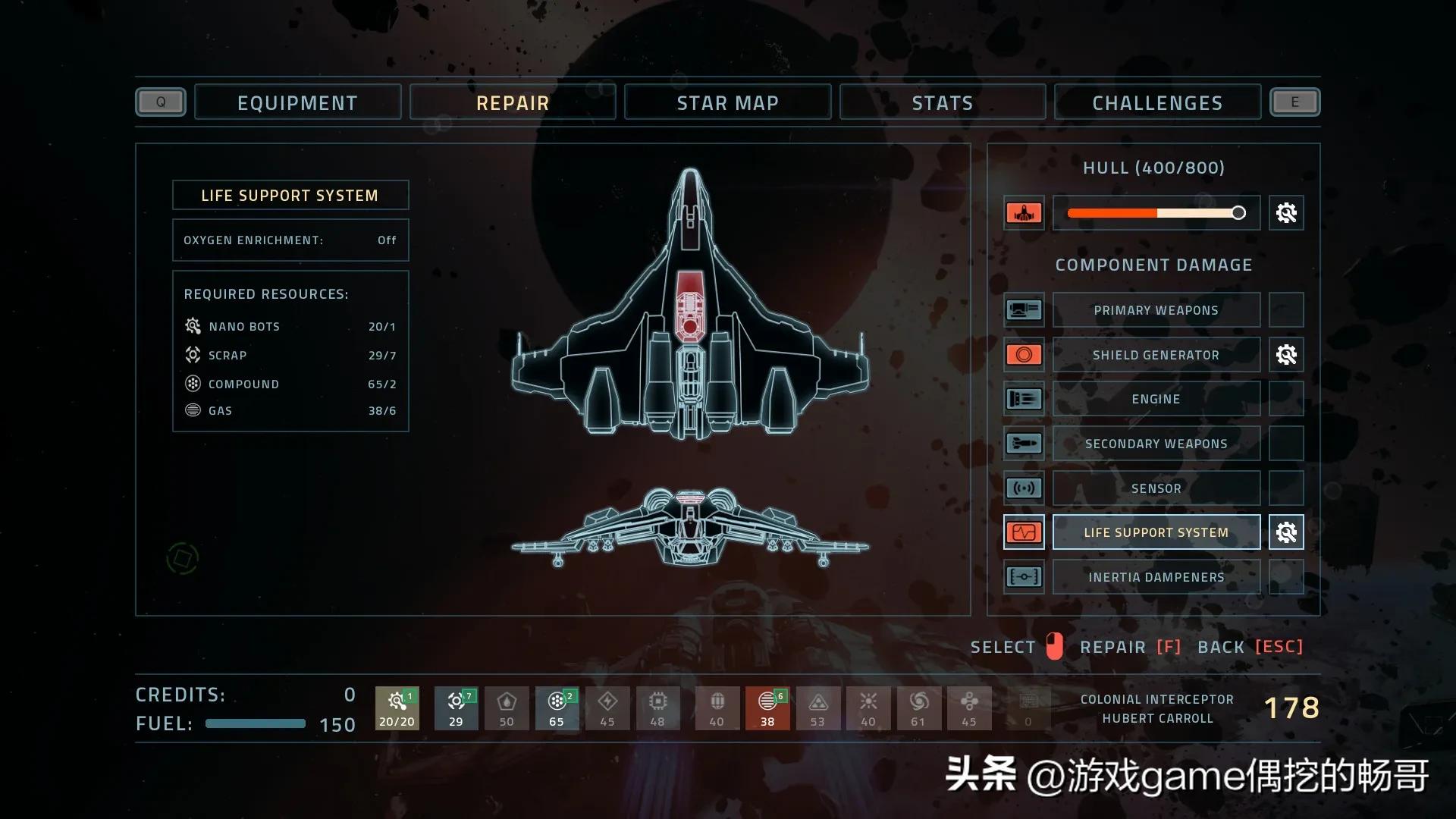Activate the Inertia Dampeners component icon

[x=1024, y=576]
